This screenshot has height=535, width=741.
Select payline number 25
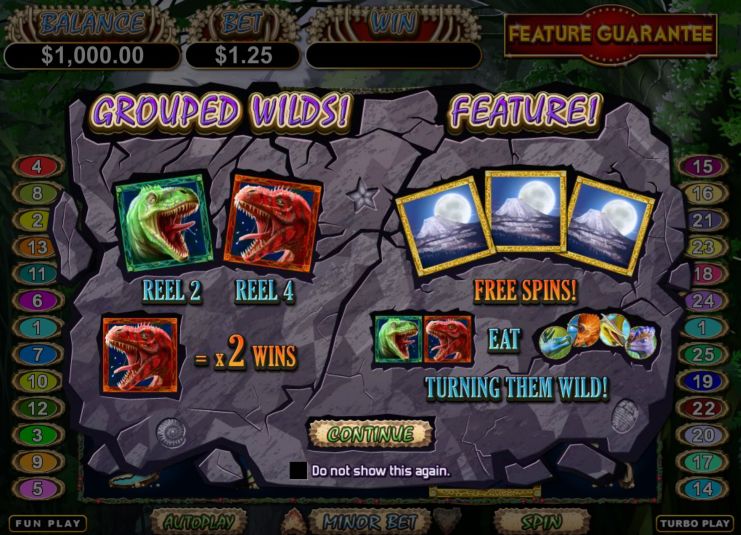click(703, 354)
